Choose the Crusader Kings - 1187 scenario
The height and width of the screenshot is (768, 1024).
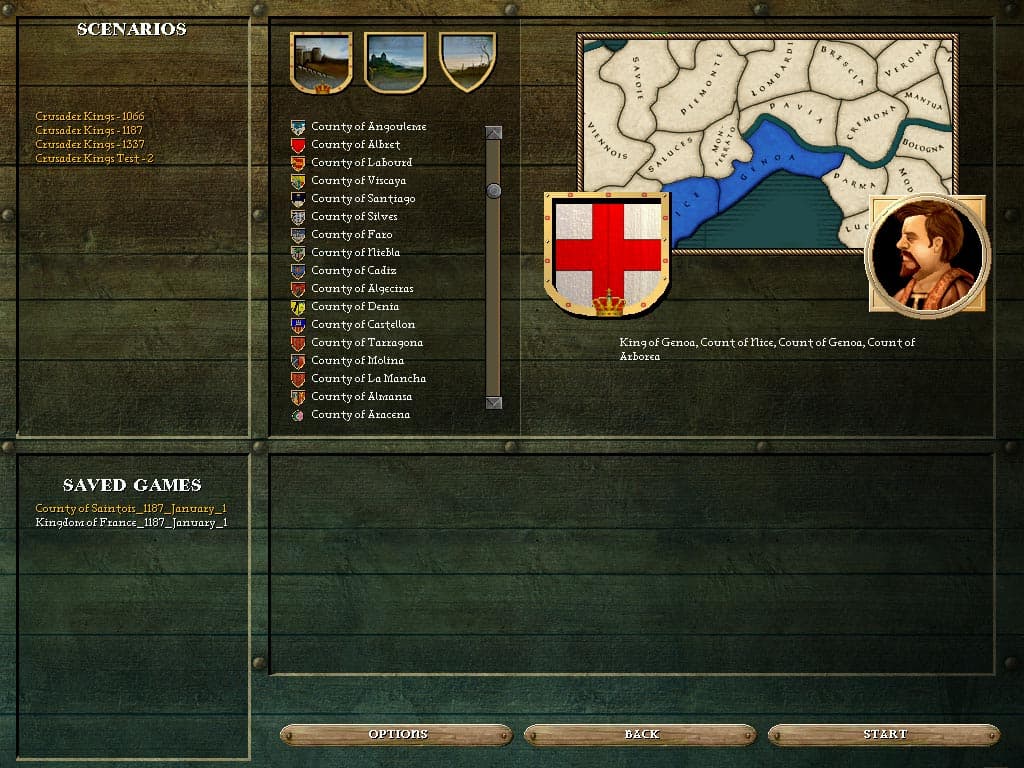point(89,130)
